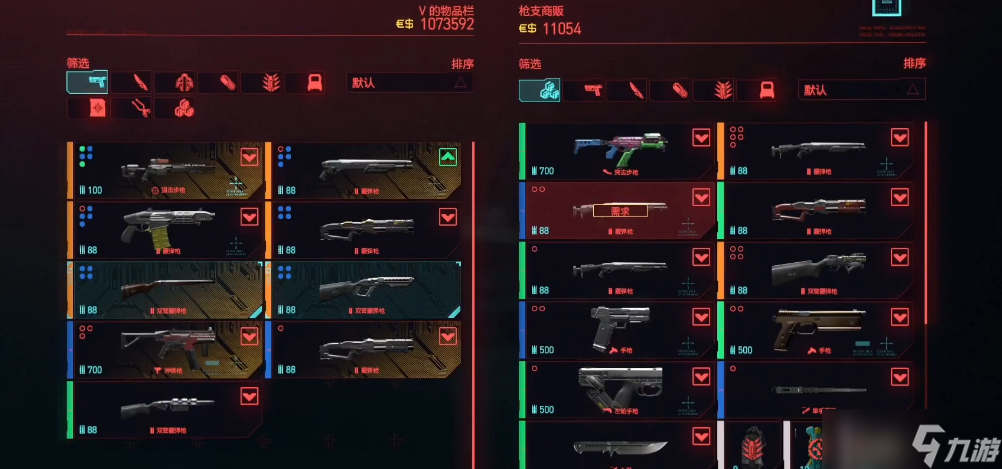
Task: Switch vendor filter to the pistol icon
Action: (x=585, y=91)
